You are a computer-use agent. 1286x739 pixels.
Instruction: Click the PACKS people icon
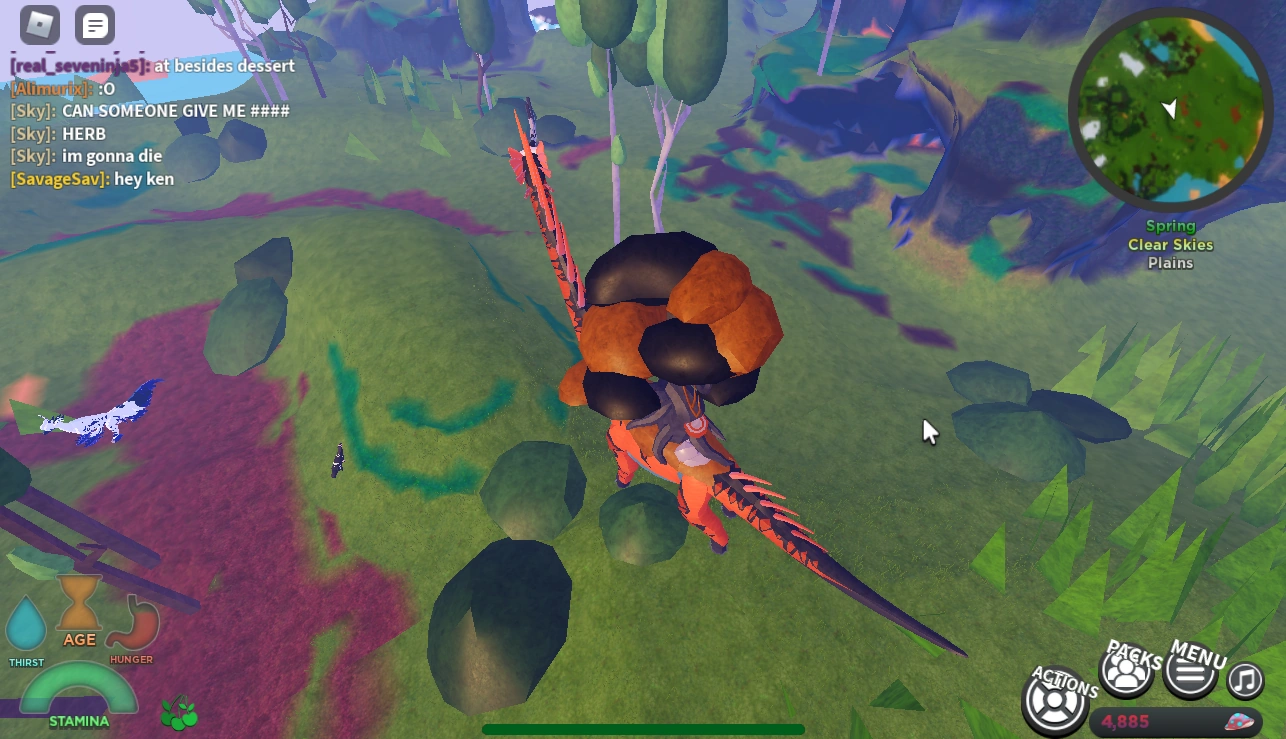1124,674
